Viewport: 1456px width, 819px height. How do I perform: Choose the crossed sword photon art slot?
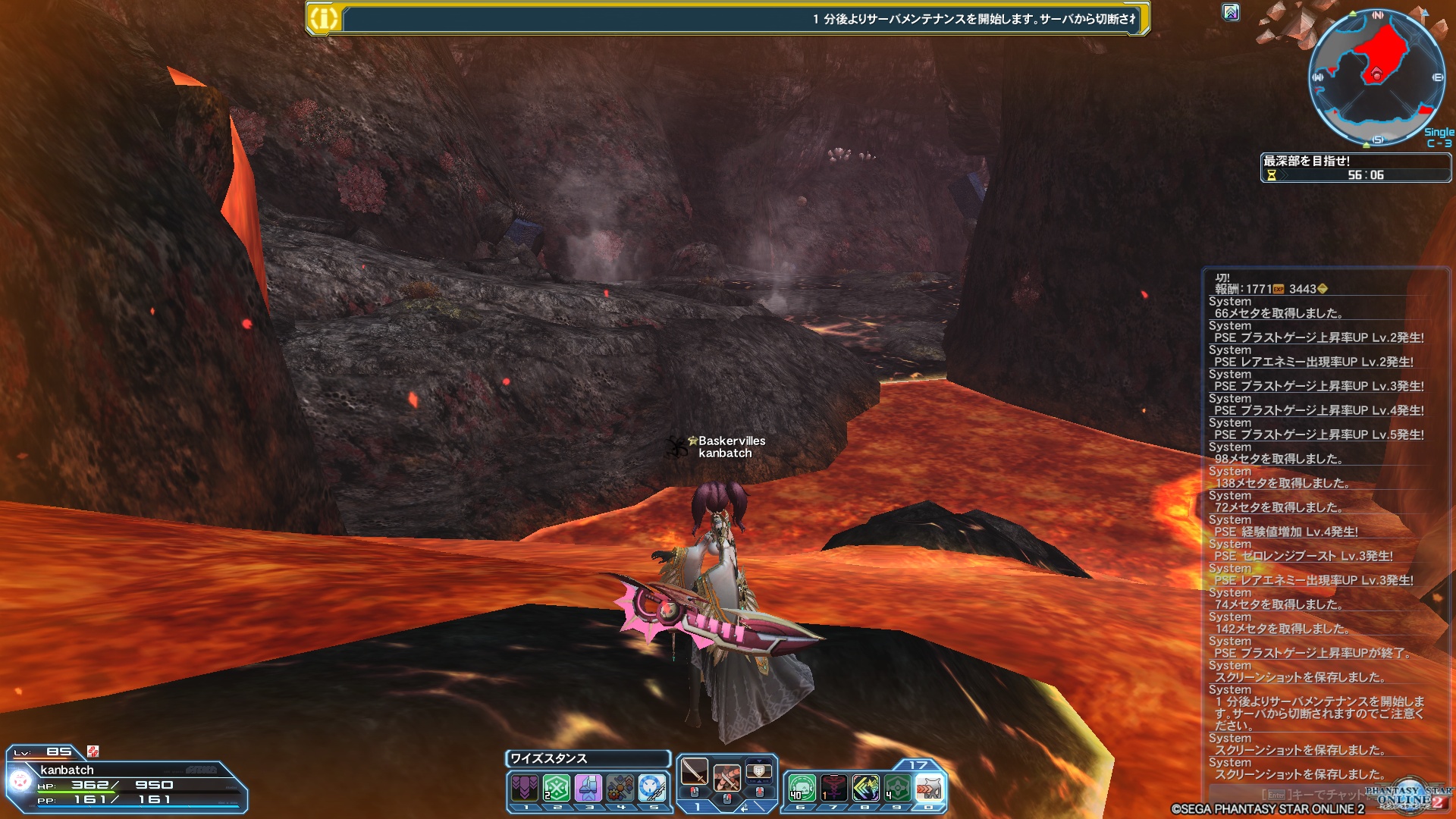tap(726, 777)
